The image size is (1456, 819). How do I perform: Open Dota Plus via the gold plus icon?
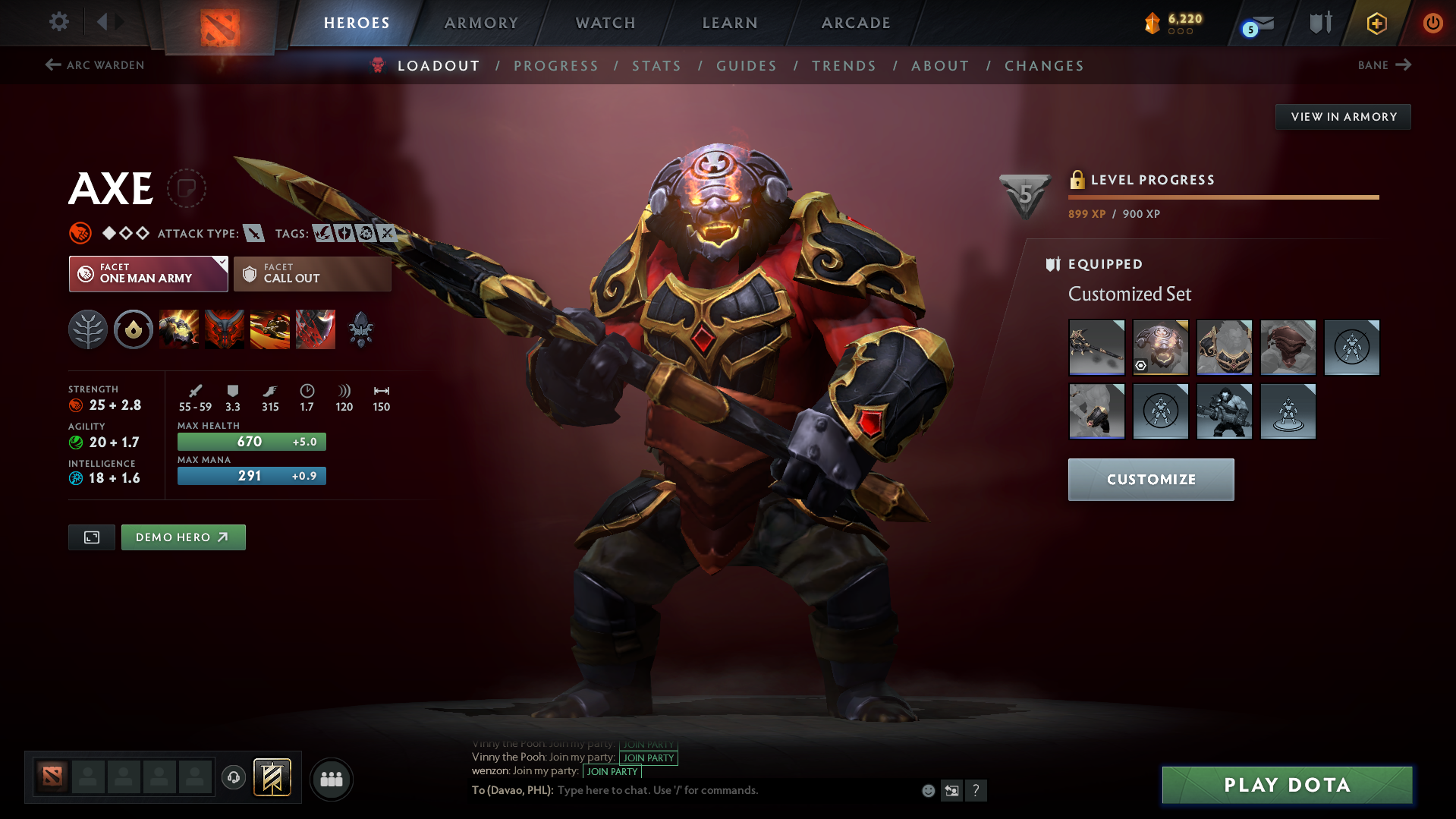(x=1376, y=23)
